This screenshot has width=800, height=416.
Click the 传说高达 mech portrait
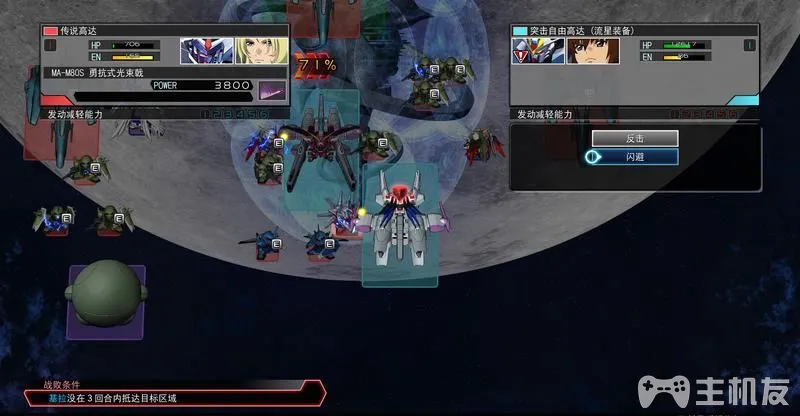[207, 50]
